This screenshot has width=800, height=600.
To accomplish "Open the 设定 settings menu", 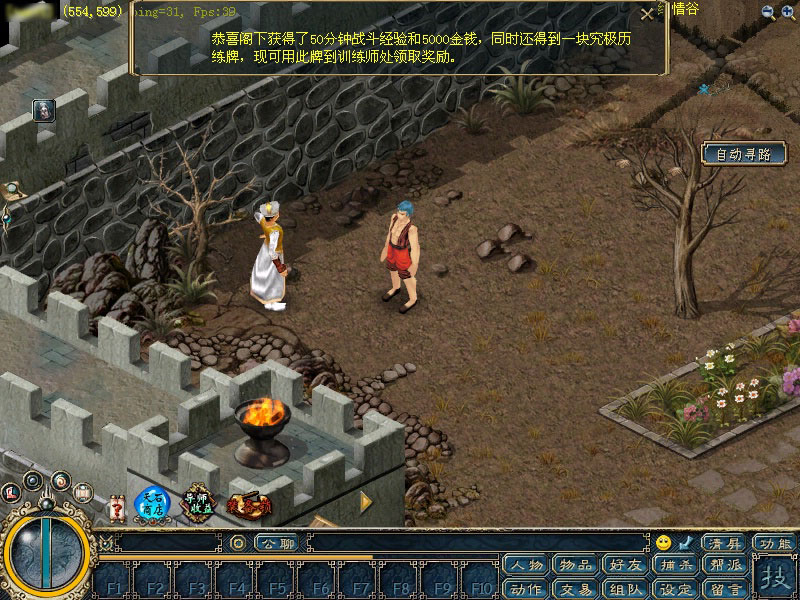I will click(x=674, y=588).
